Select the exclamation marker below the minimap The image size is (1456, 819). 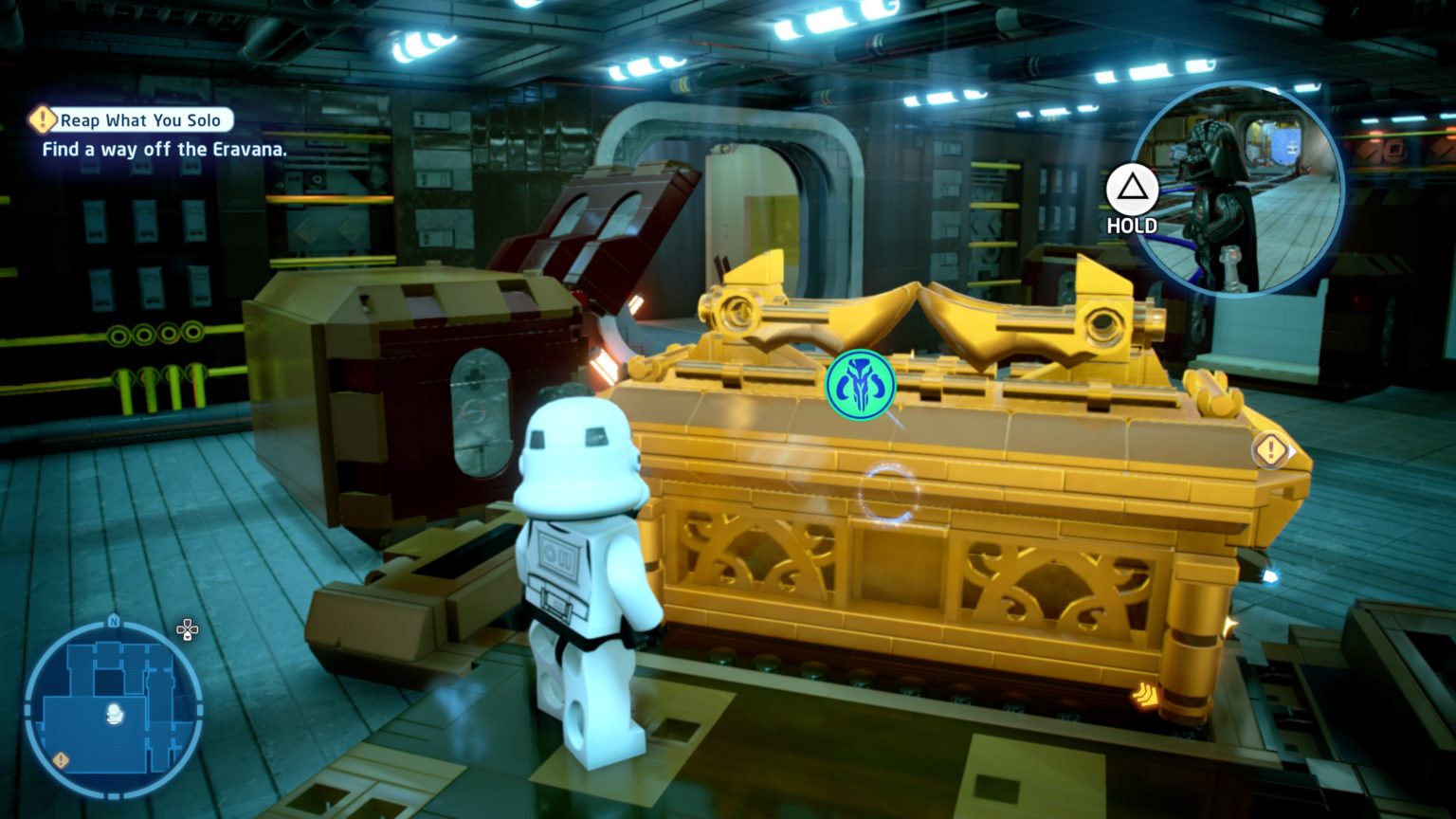click(x=61, y=759)
